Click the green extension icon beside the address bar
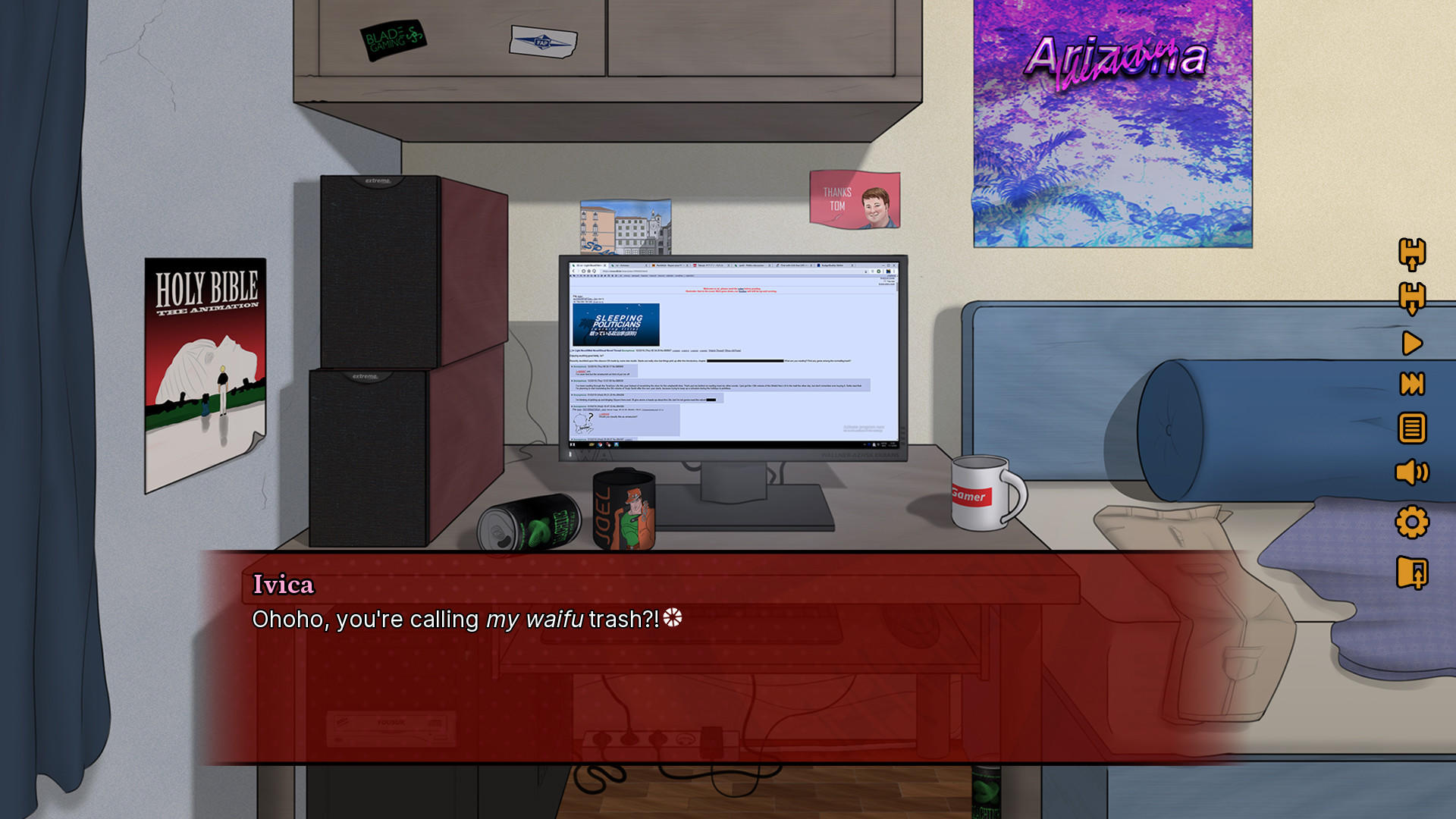Viewport: 1456px width, 819px height. point(878,271)
